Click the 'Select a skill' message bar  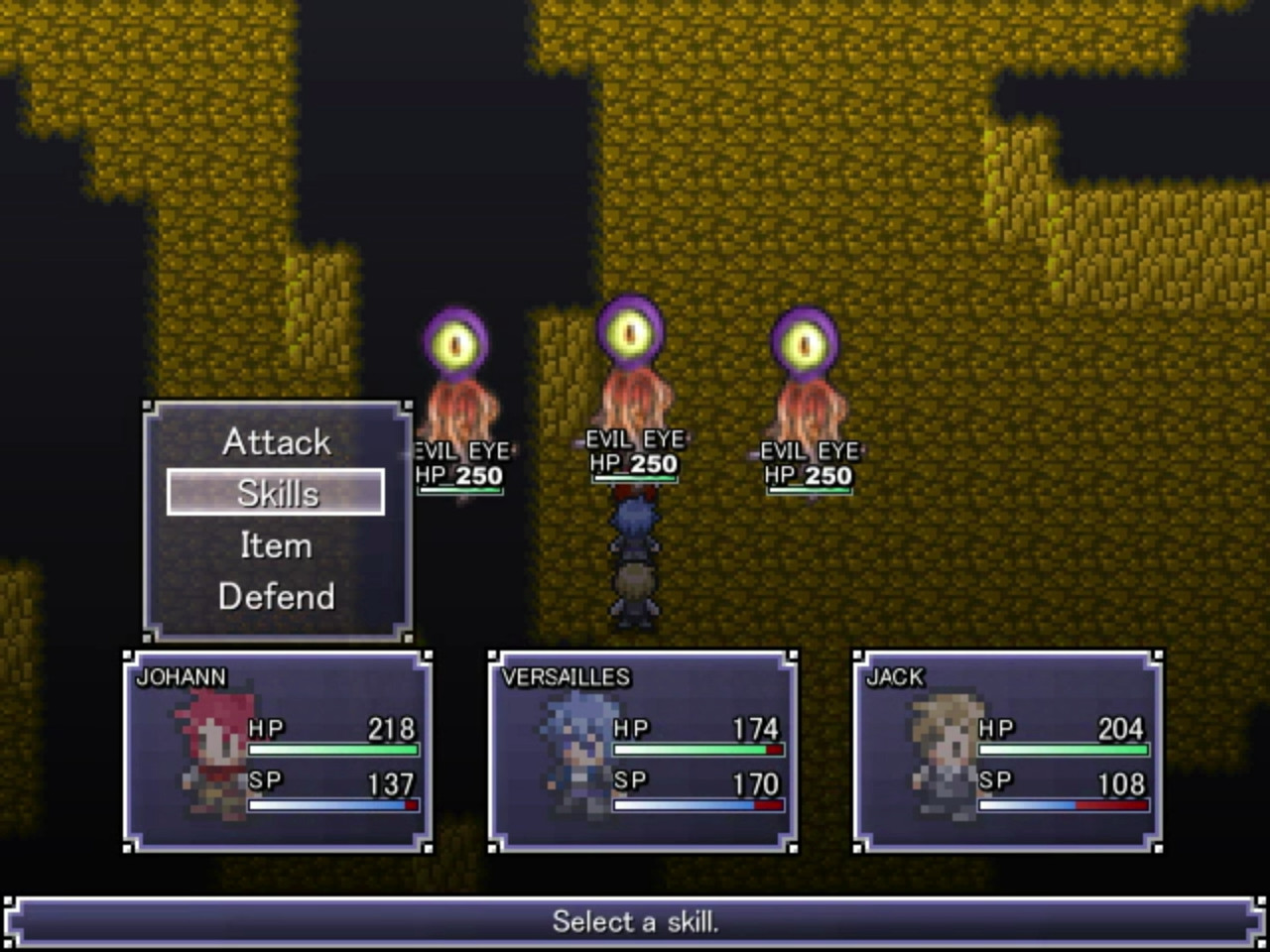click(635, 921)
